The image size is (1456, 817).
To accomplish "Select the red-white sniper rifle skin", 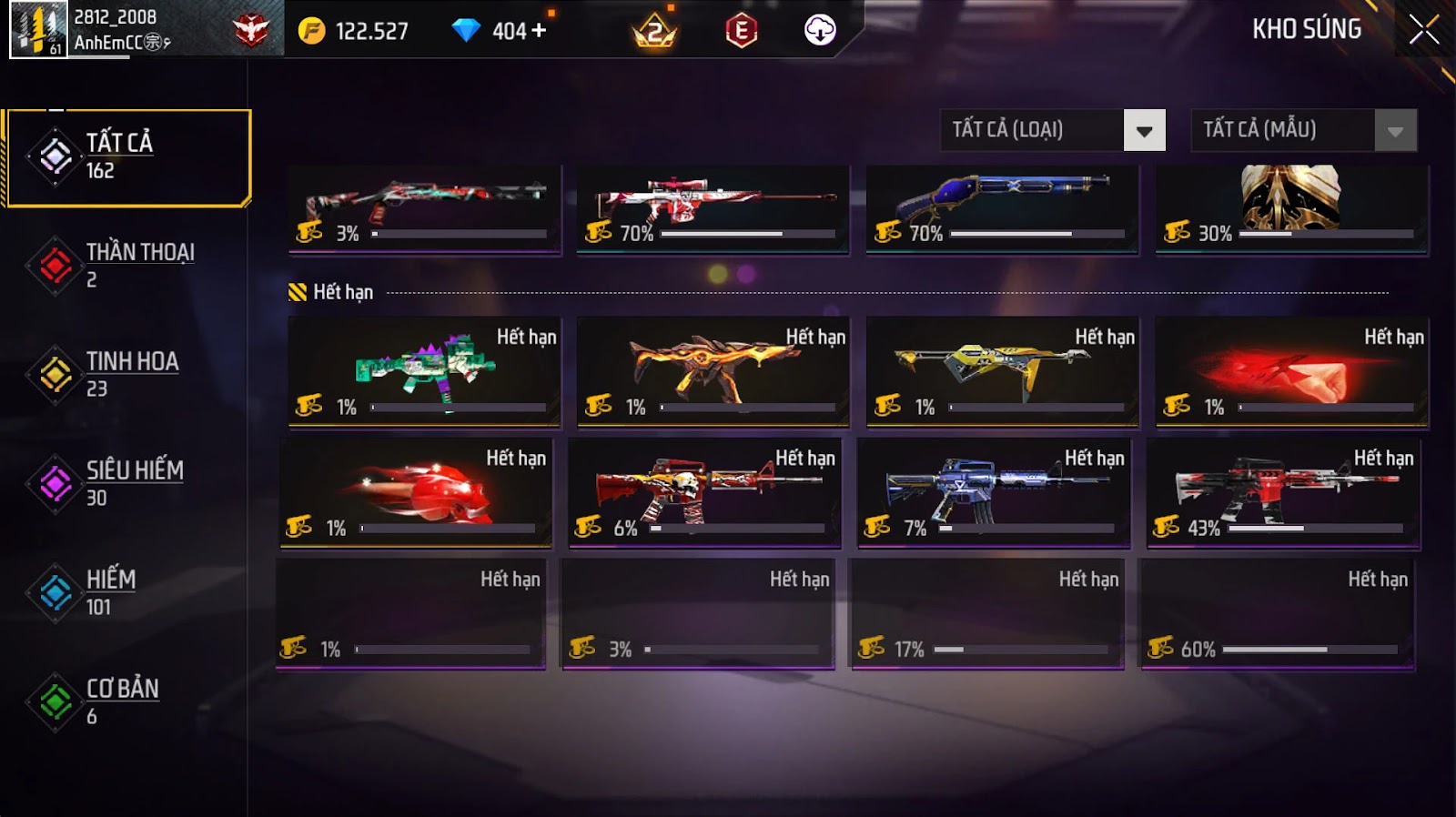I will (713, 208).
